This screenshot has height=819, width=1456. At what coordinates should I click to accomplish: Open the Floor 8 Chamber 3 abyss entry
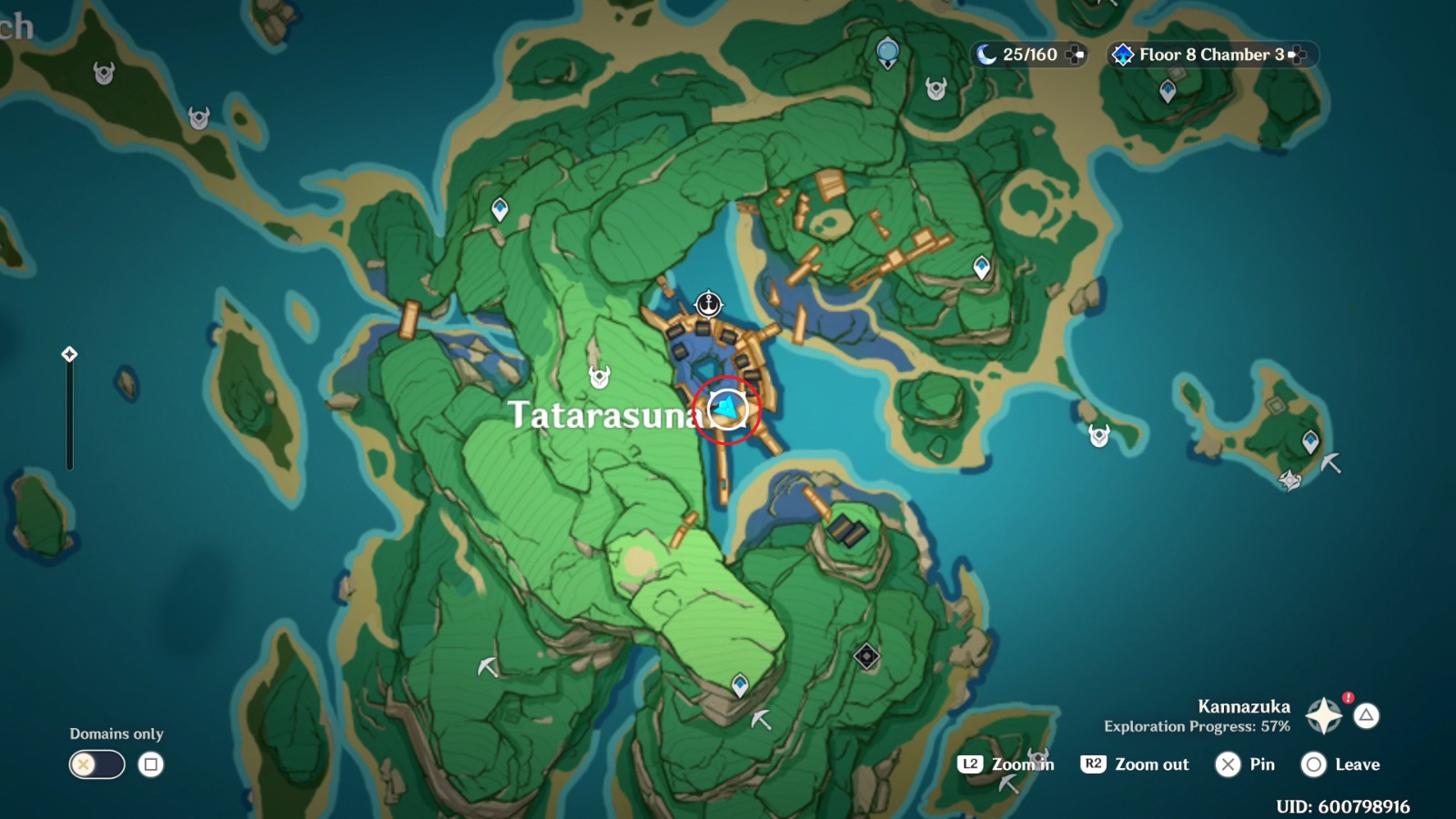[x=1201, y=55]
